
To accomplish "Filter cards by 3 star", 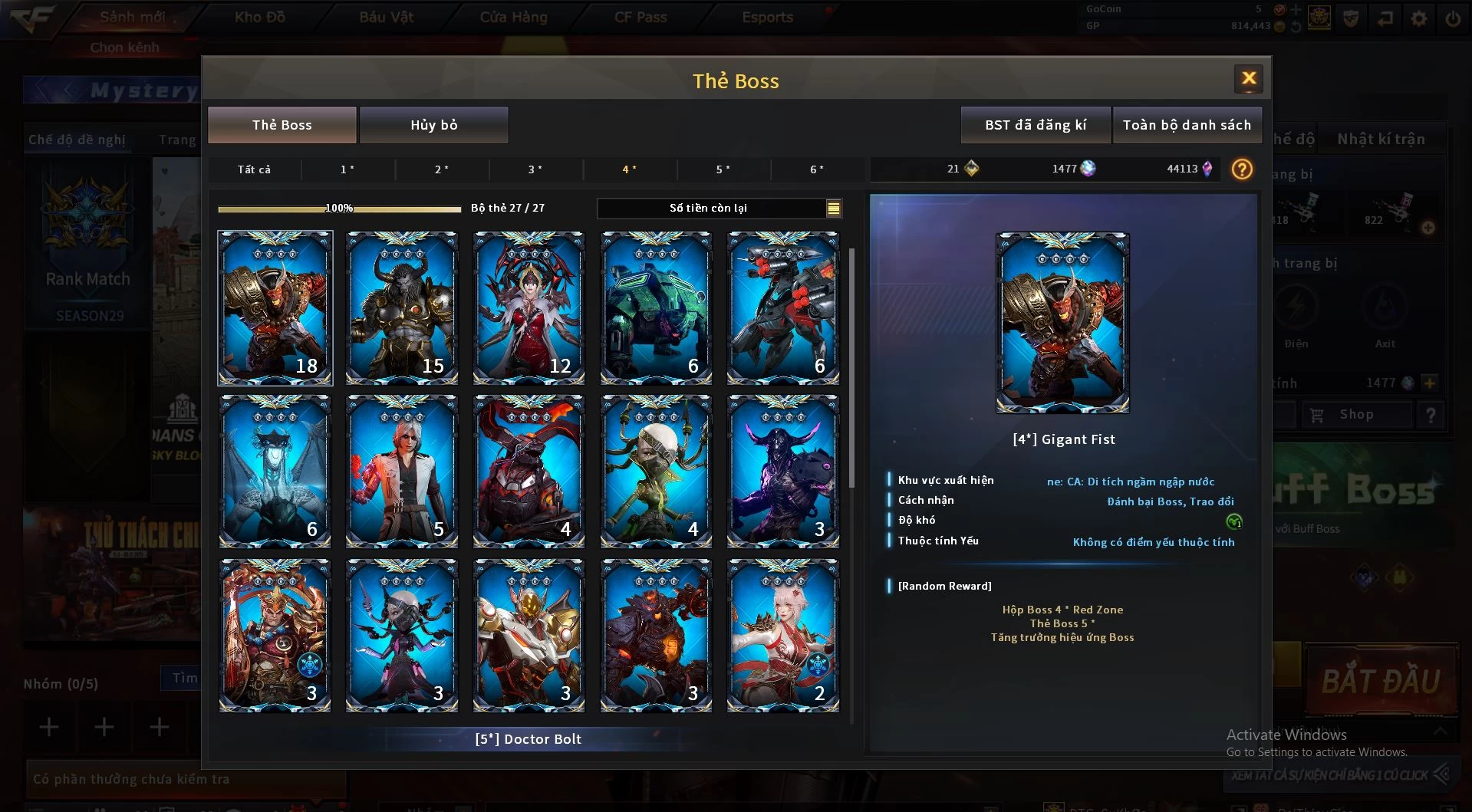I will (535, 169).
